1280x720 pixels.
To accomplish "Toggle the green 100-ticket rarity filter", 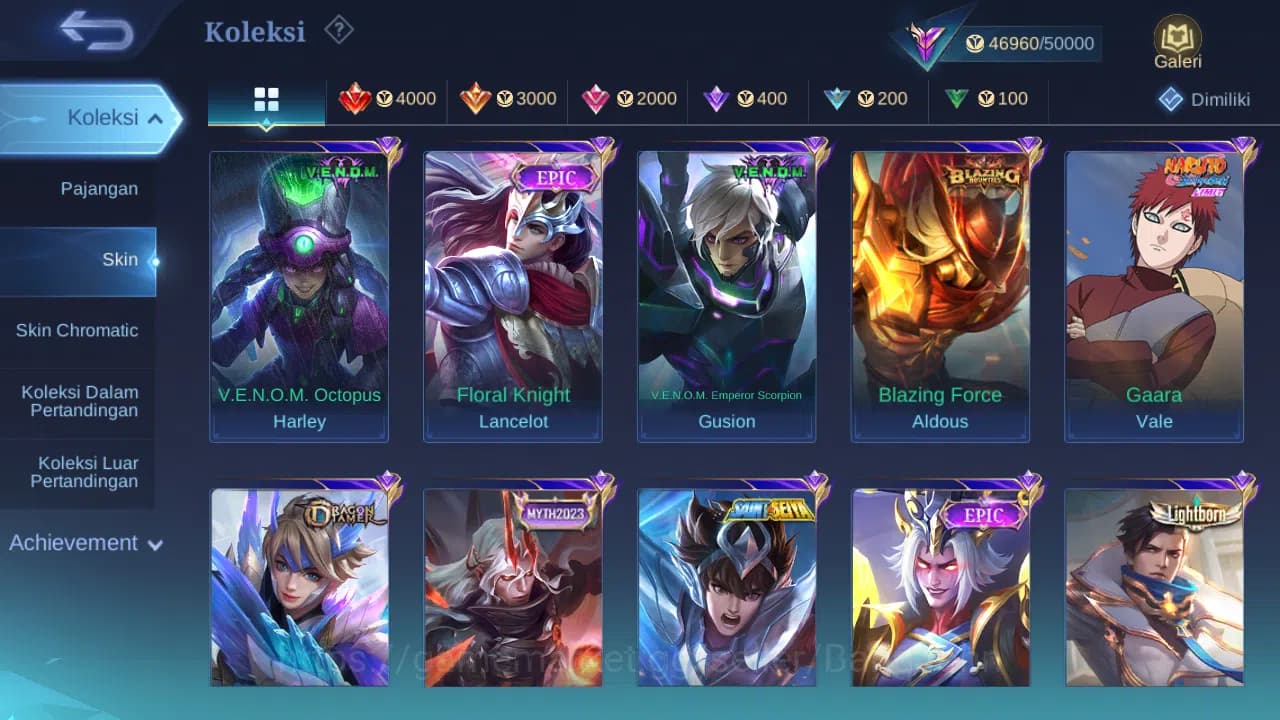I will (x=988, y=99).
